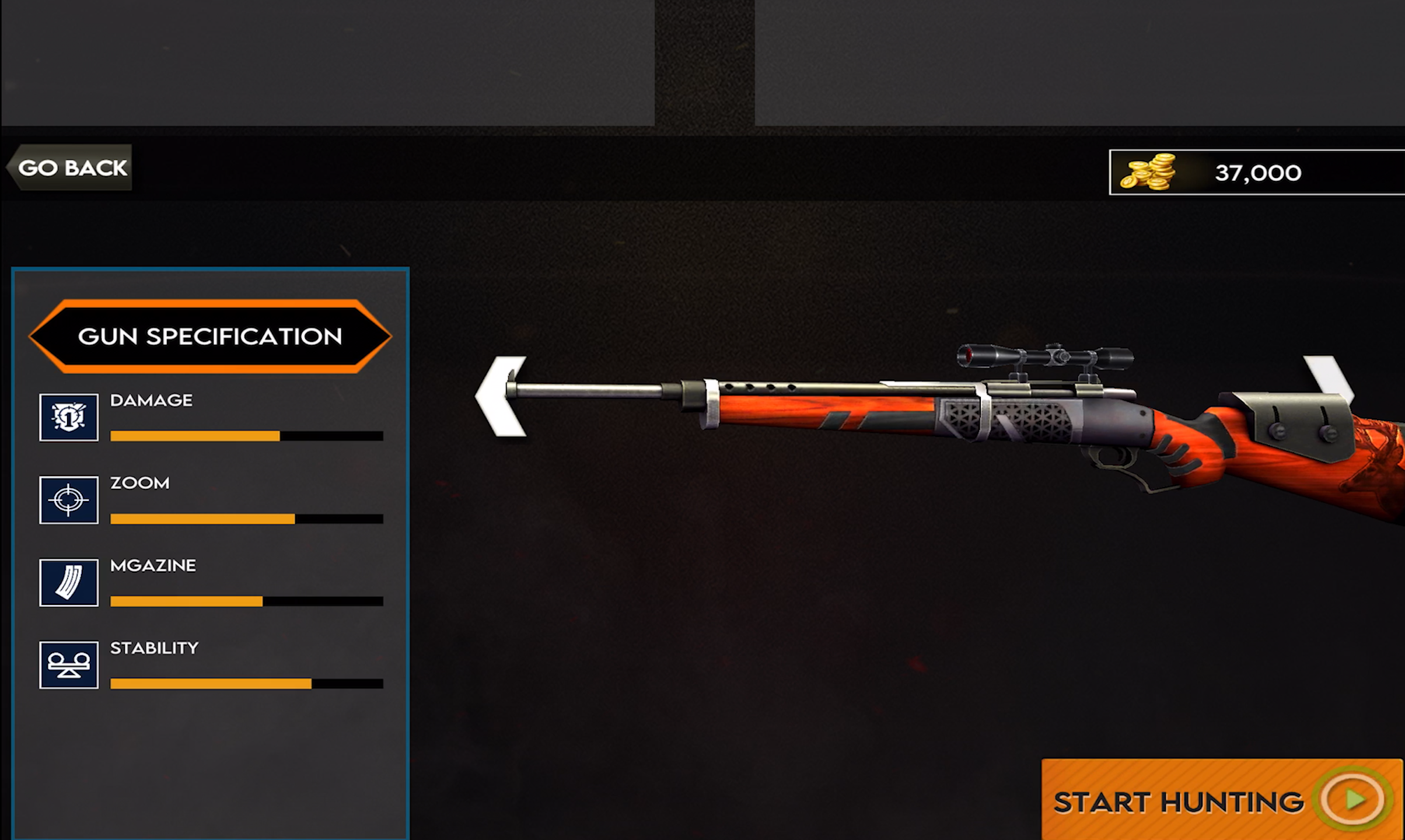Screen dimensions: 1405x840
Task: Click the Magazine stat icon
Action: [x=69, y=583]
